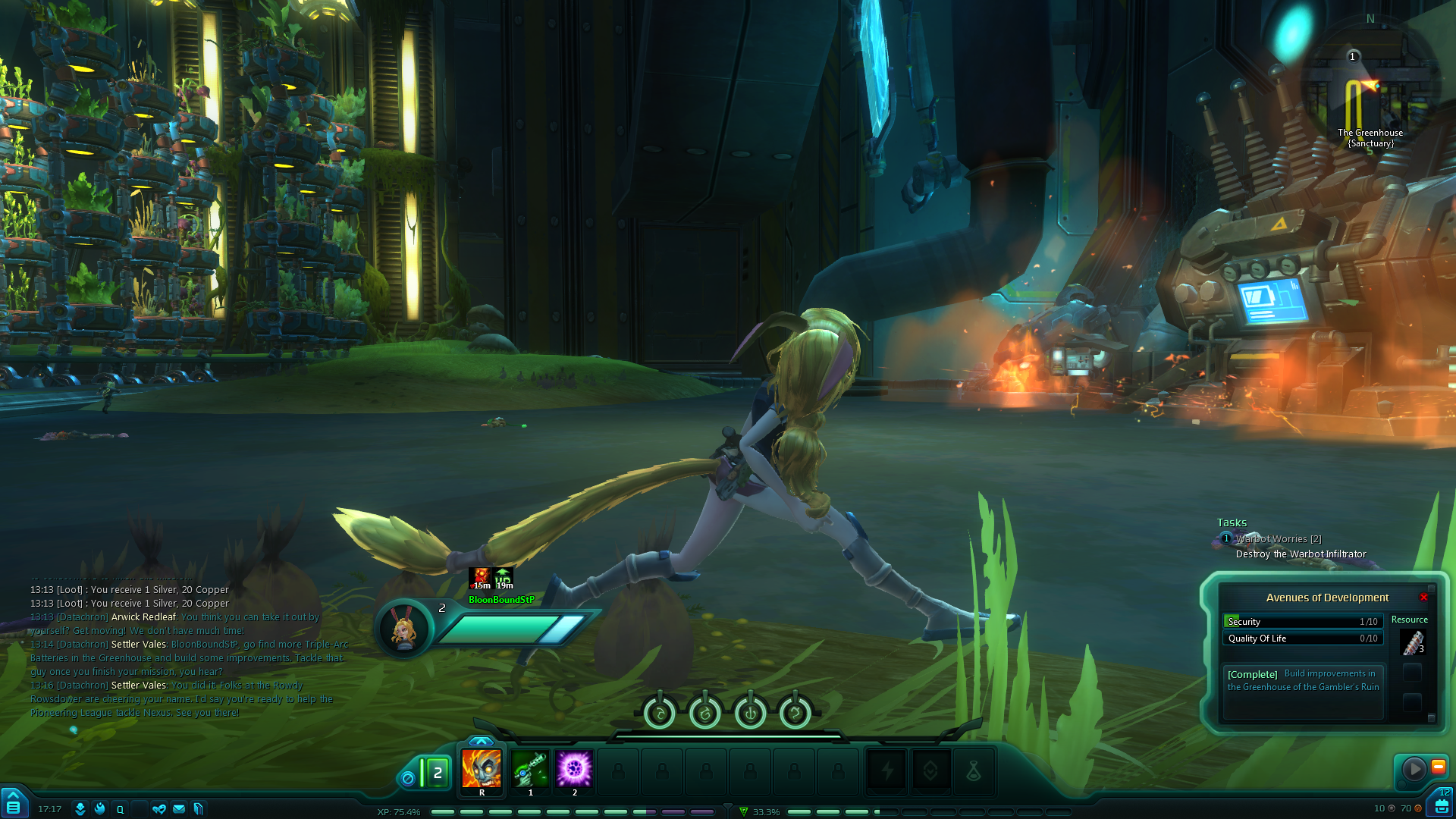The image size is (1456, 819).
Task: Close the Avenues of Development panel
Action: (1423, 598)
